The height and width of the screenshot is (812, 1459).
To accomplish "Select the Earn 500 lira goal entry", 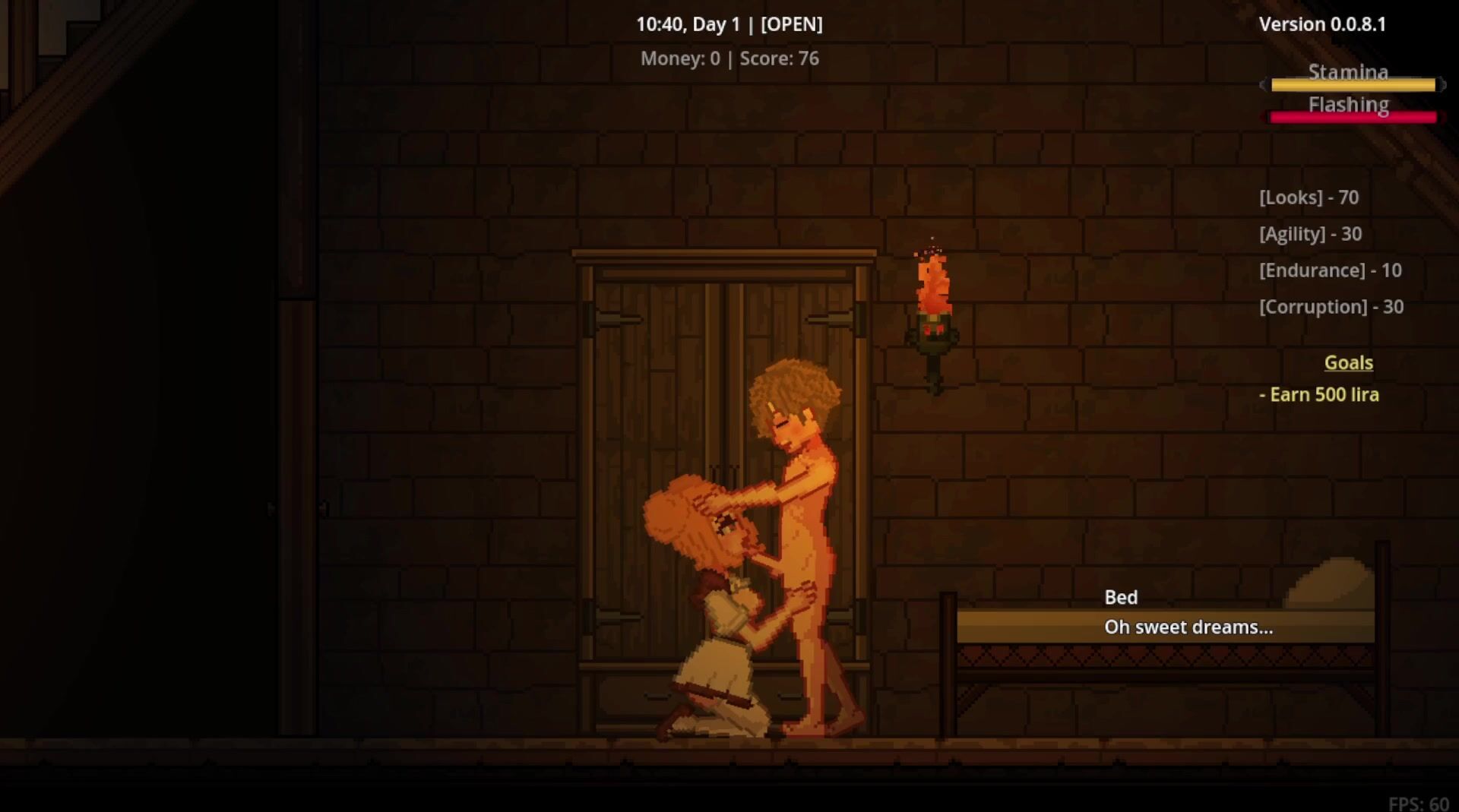I will pos(1319,395).
